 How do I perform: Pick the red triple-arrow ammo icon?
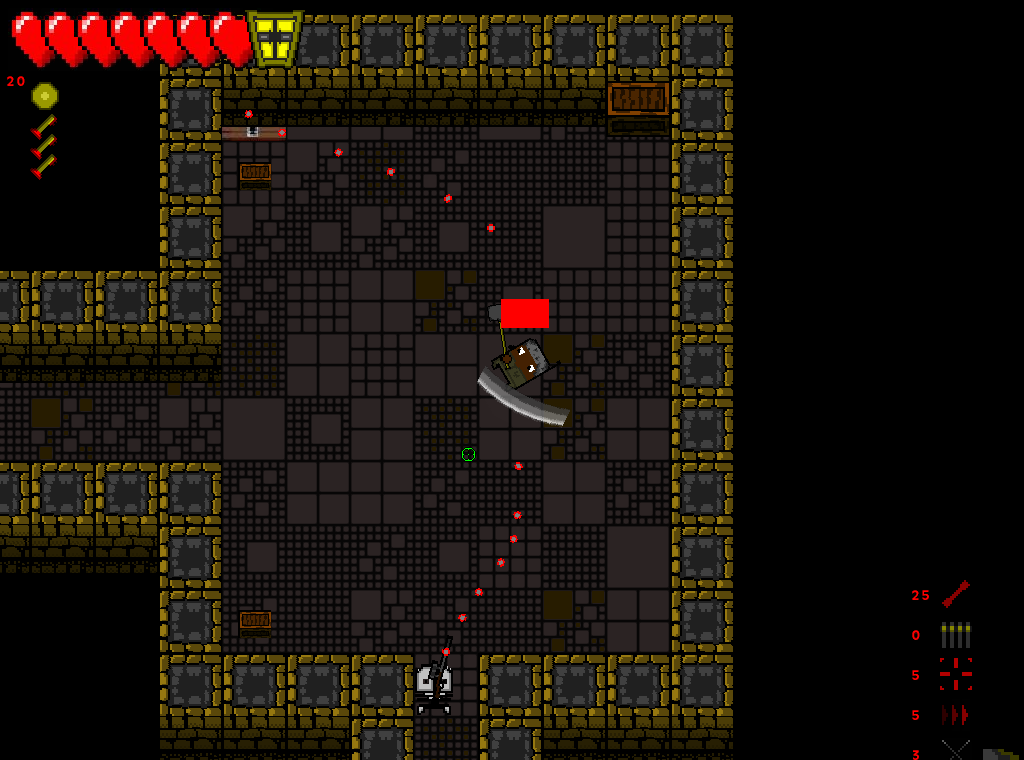[x=955, y=715]
